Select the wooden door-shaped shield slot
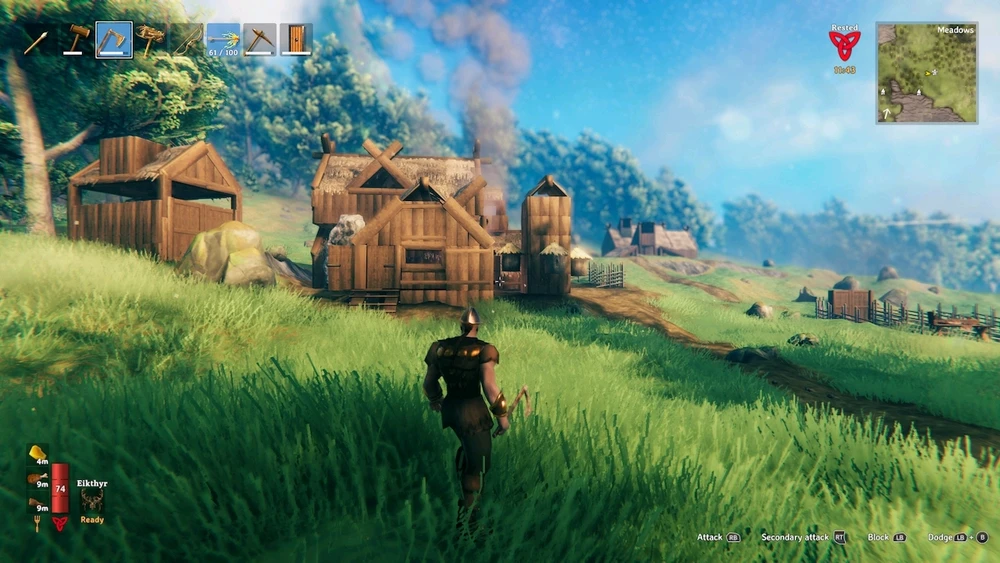This screenshot has height=563, width=1000. tap(296, 41)
